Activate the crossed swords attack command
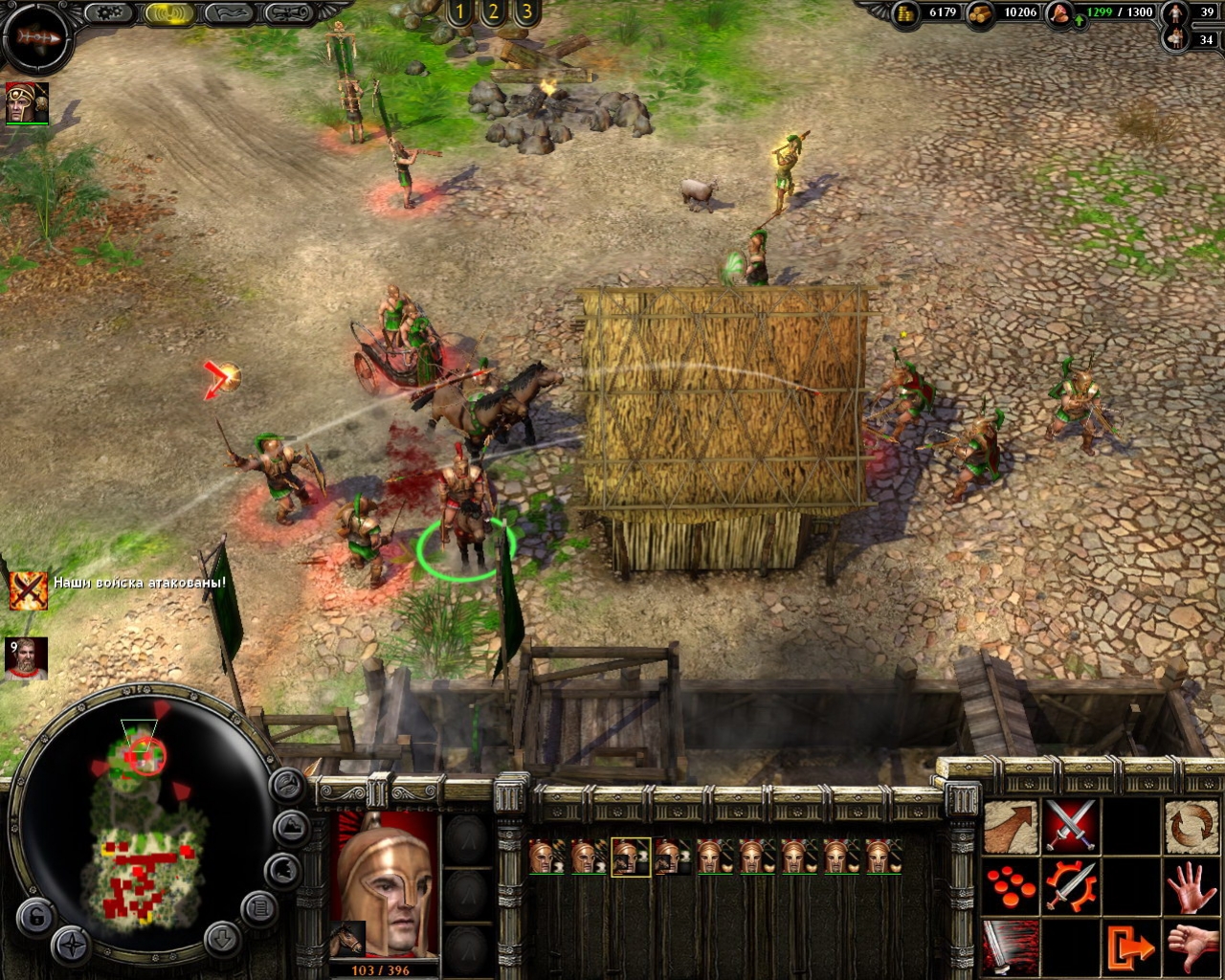Image resolution: width=1225 pixels, height=980 pixels. click(x=1070, y=826)
